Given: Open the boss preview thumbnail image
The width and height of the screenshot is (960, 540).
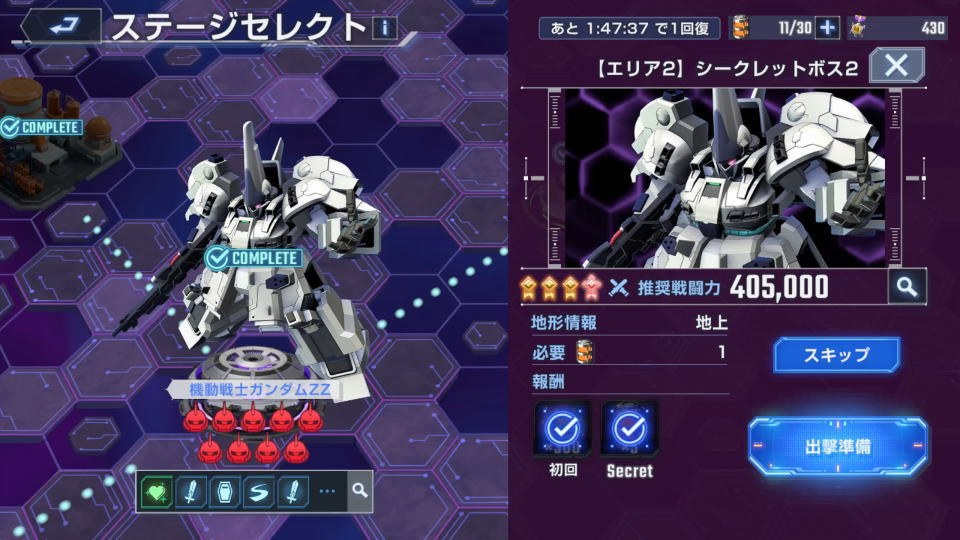Looking at the screenshot, I should point(725,178).
